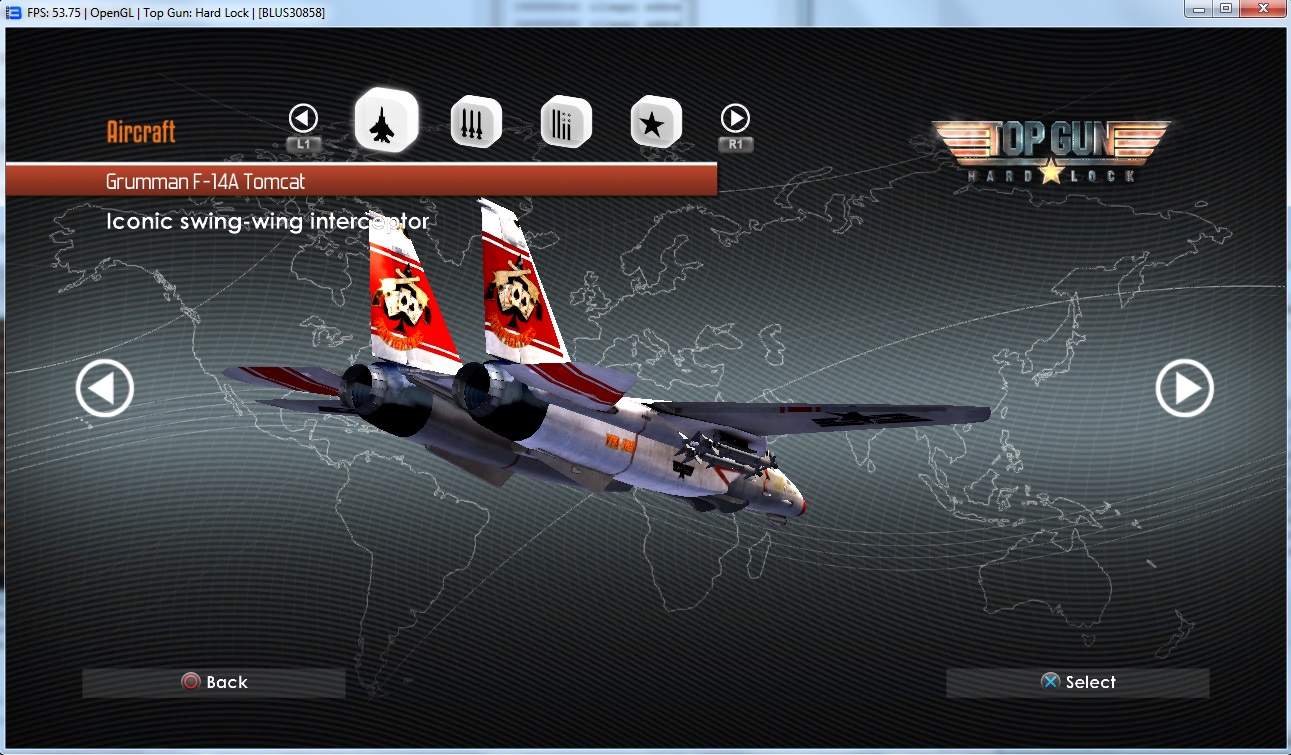Advance to next category with right tab arrow
Viewport: 1291px width, 755px height.
(x=735, y=119)
